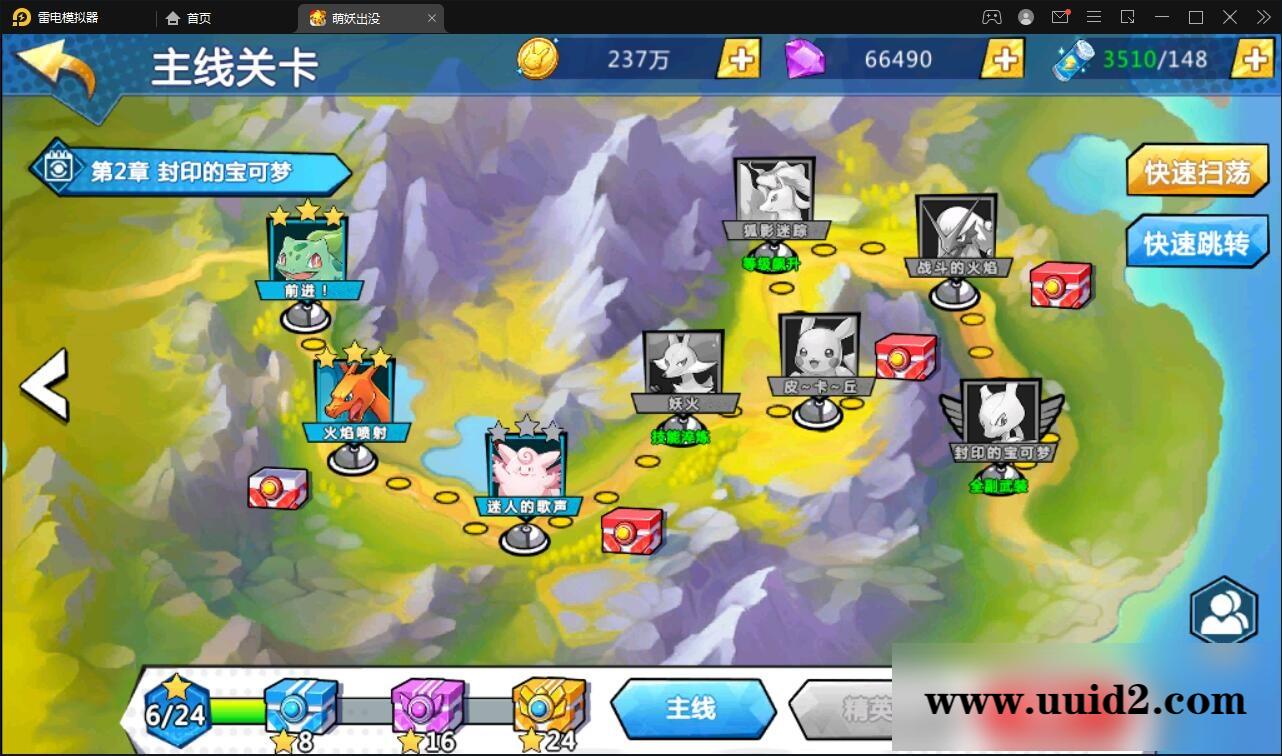
Task: Open the star chest reward at 8 stars
Action: click(299, 705)
